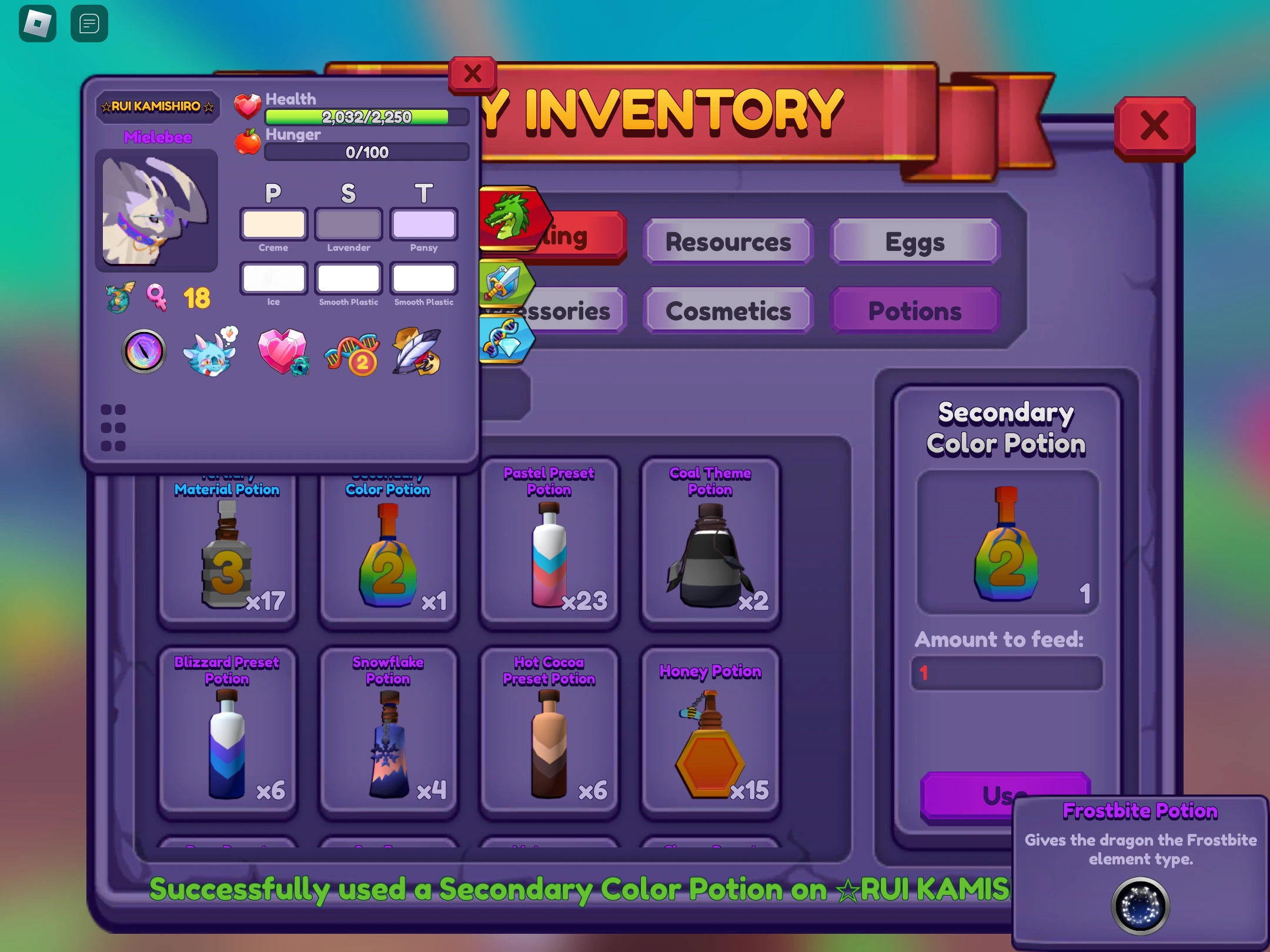Open the Cosmetics tab
Viewport: 1270px width, 952px height.
(728, 311)
